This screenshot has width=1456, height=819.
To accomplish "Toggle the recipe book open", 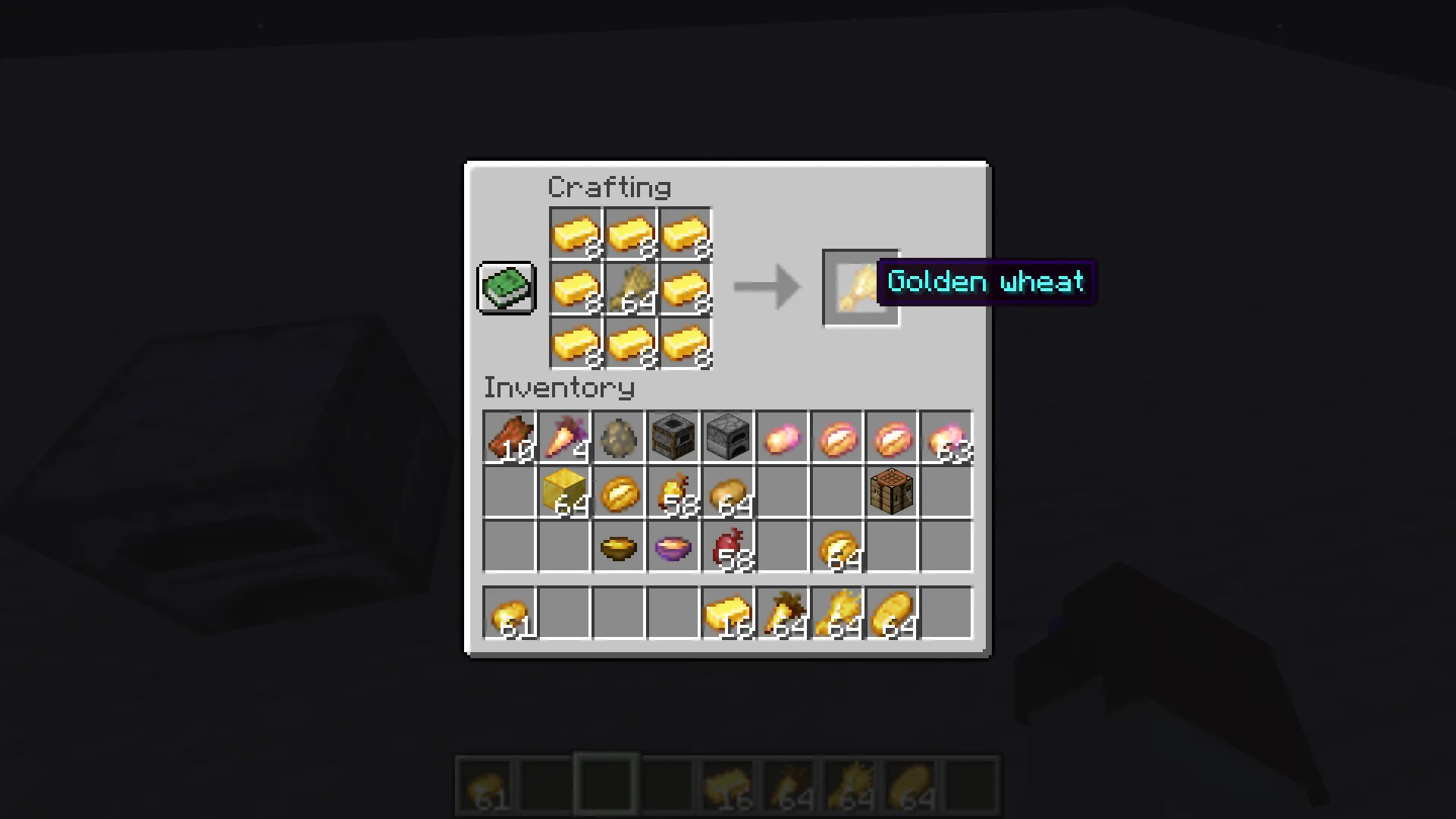I will tap(506, 287).
